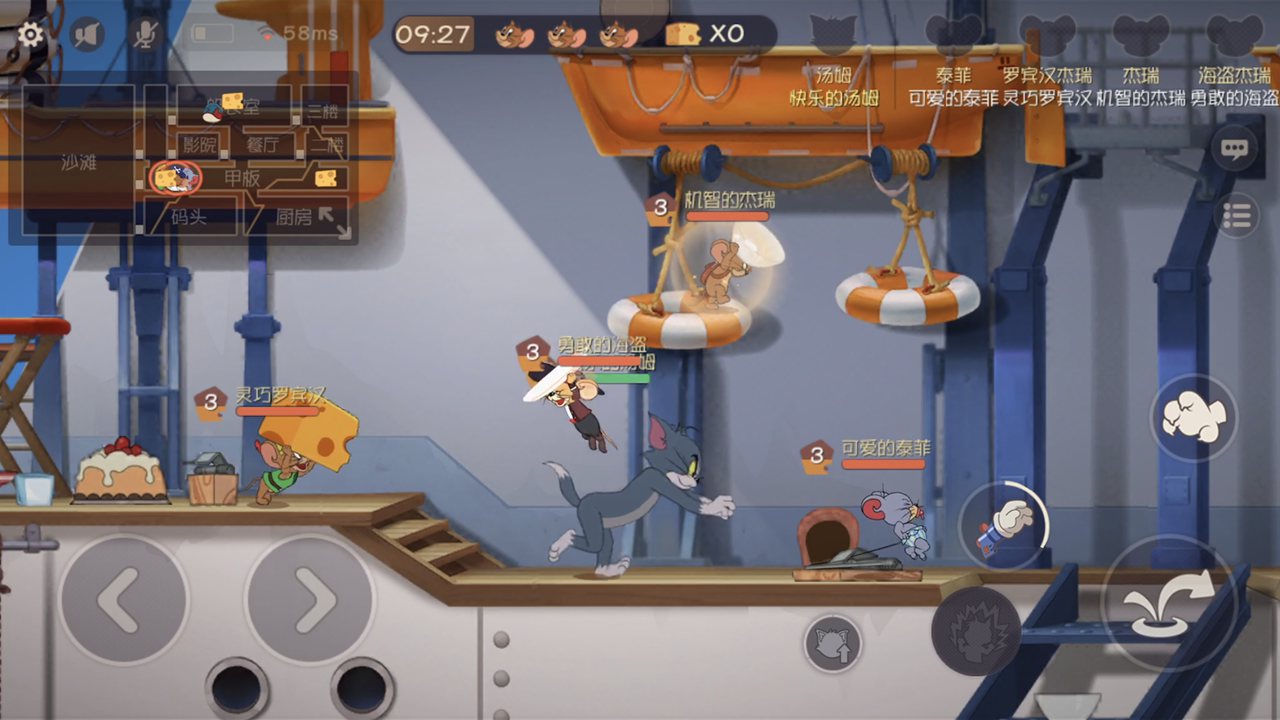The image size is (1280, 720).
Task: Open the list menu button below chat
Action: click(1237, 215)
